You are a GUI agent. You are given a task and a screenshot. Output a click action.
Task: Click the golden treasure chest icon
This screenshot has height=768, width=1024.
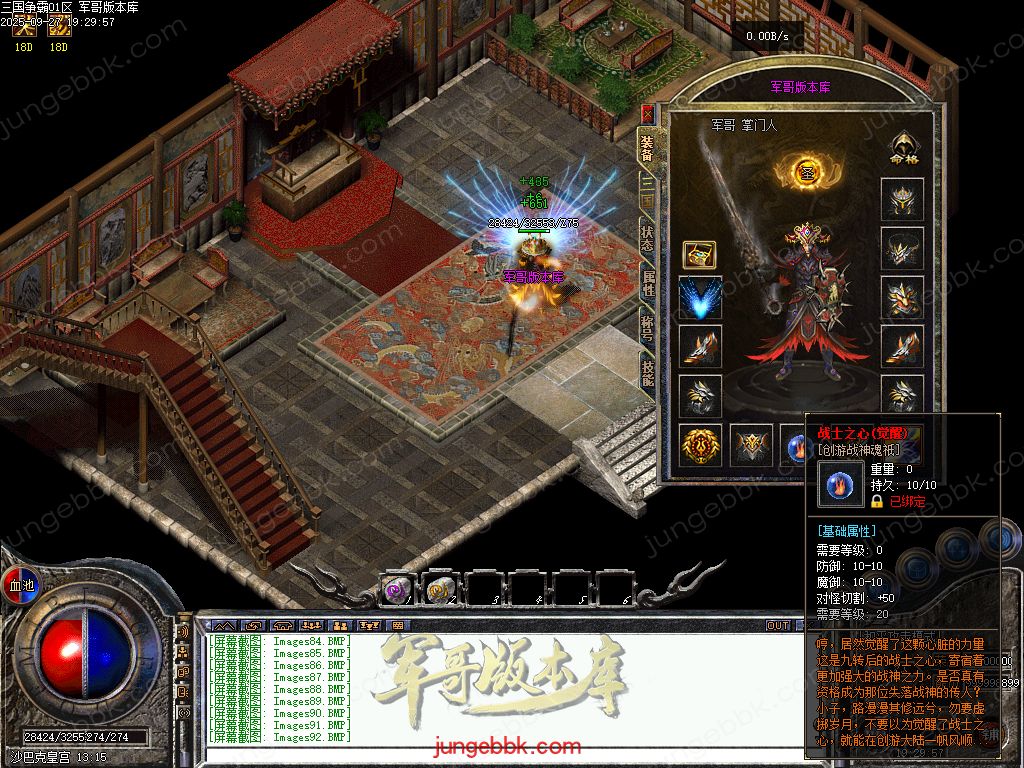pyautogui.click(x=699, y=254)
